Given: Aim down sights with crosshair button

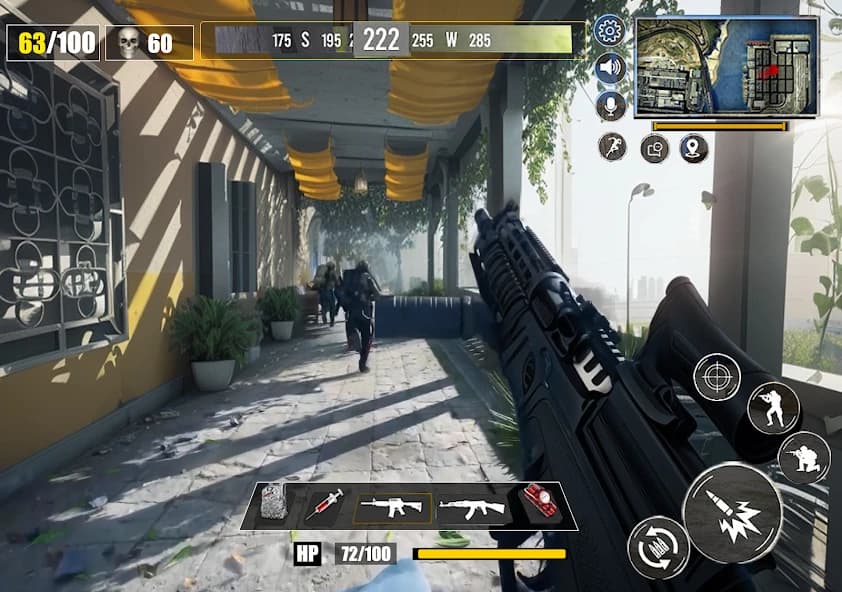Looking at the screenshot, I should 717,377.
